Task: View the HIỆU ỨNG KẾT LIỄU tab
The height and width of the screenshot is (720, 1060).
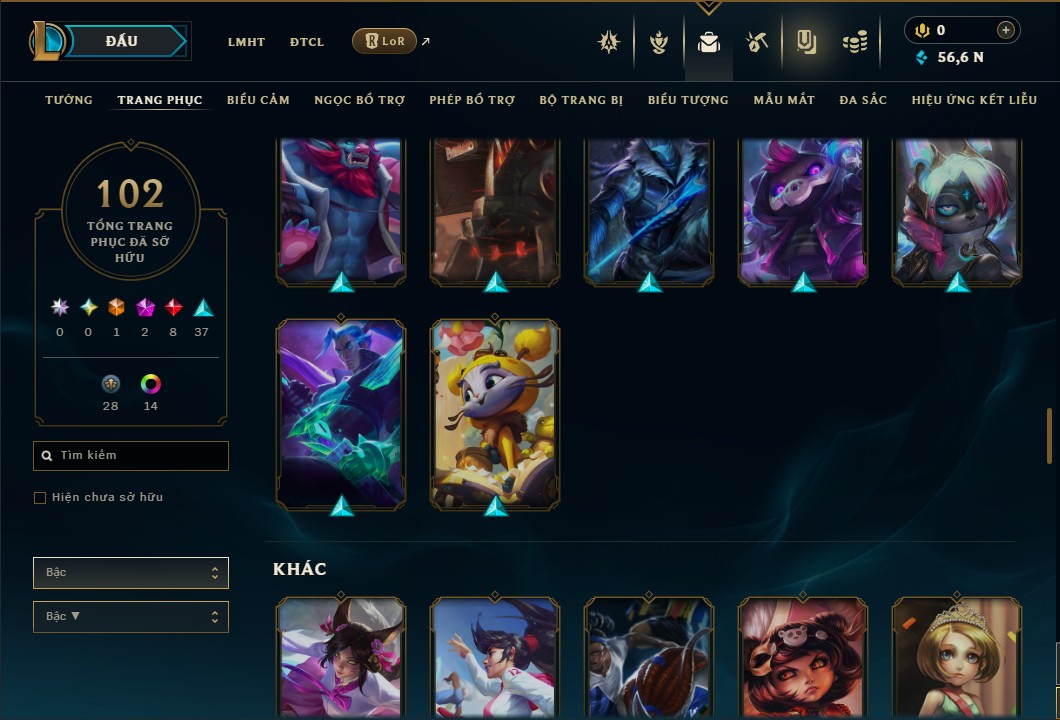Action: [x=974, y=100]
